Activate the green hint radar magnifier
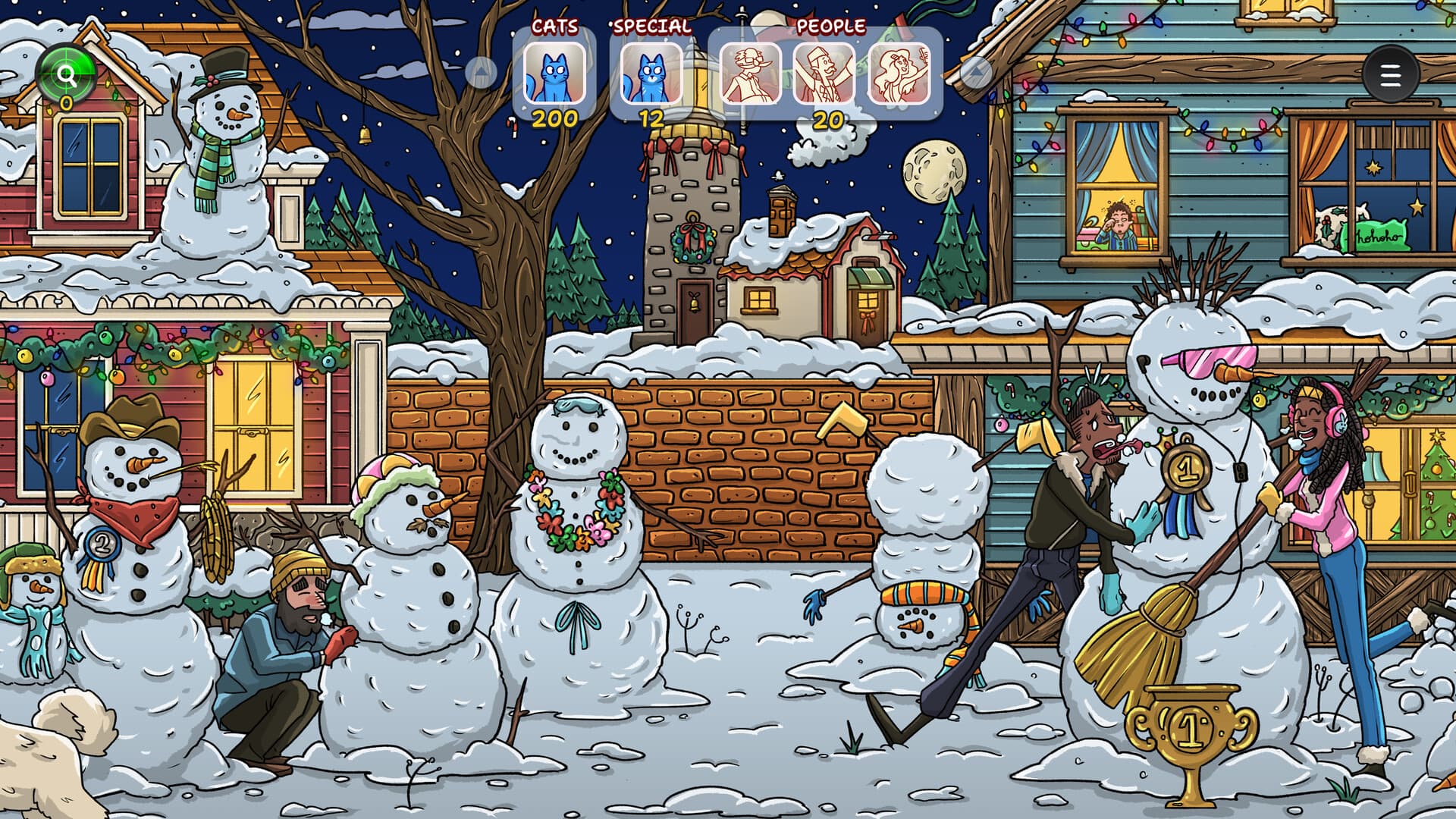This screenshot has height=819, width=1456. point(67,72)
